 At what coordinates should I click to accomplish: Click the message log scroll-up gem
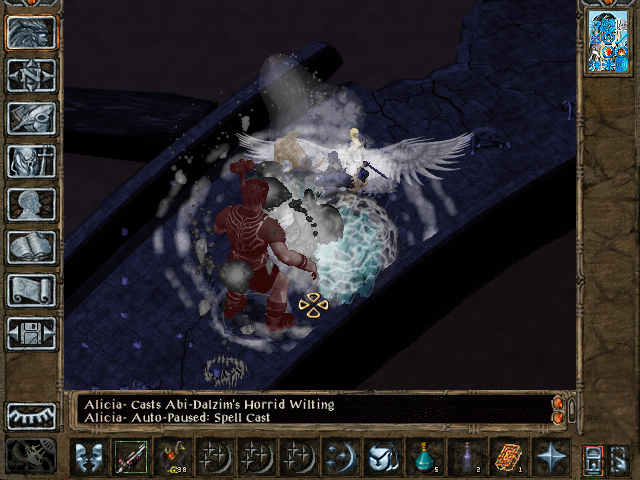557,402
